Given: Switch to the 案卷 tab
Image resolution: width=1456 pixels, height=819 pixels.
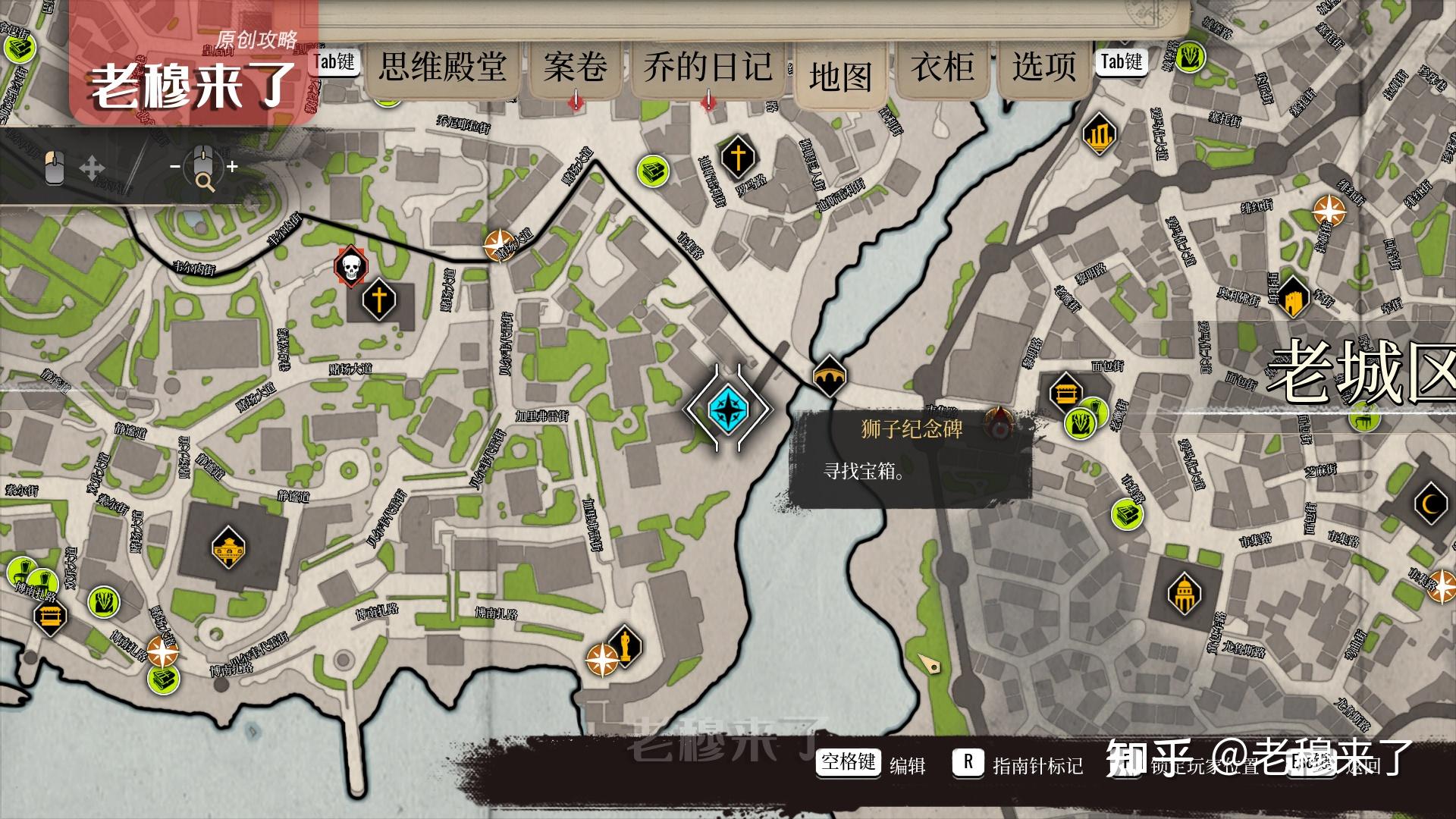Looking at the screenshot, I should 575,67.
